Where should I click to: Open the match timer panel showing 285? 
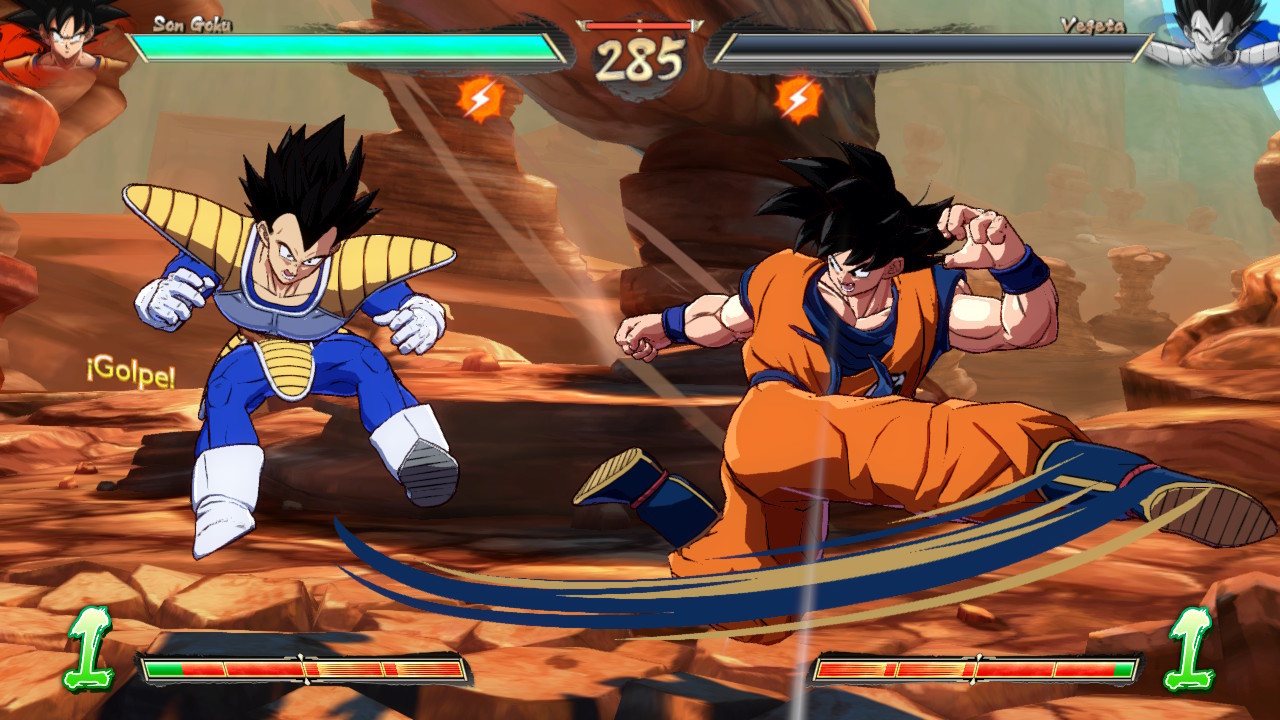click(x=640, y=48)
